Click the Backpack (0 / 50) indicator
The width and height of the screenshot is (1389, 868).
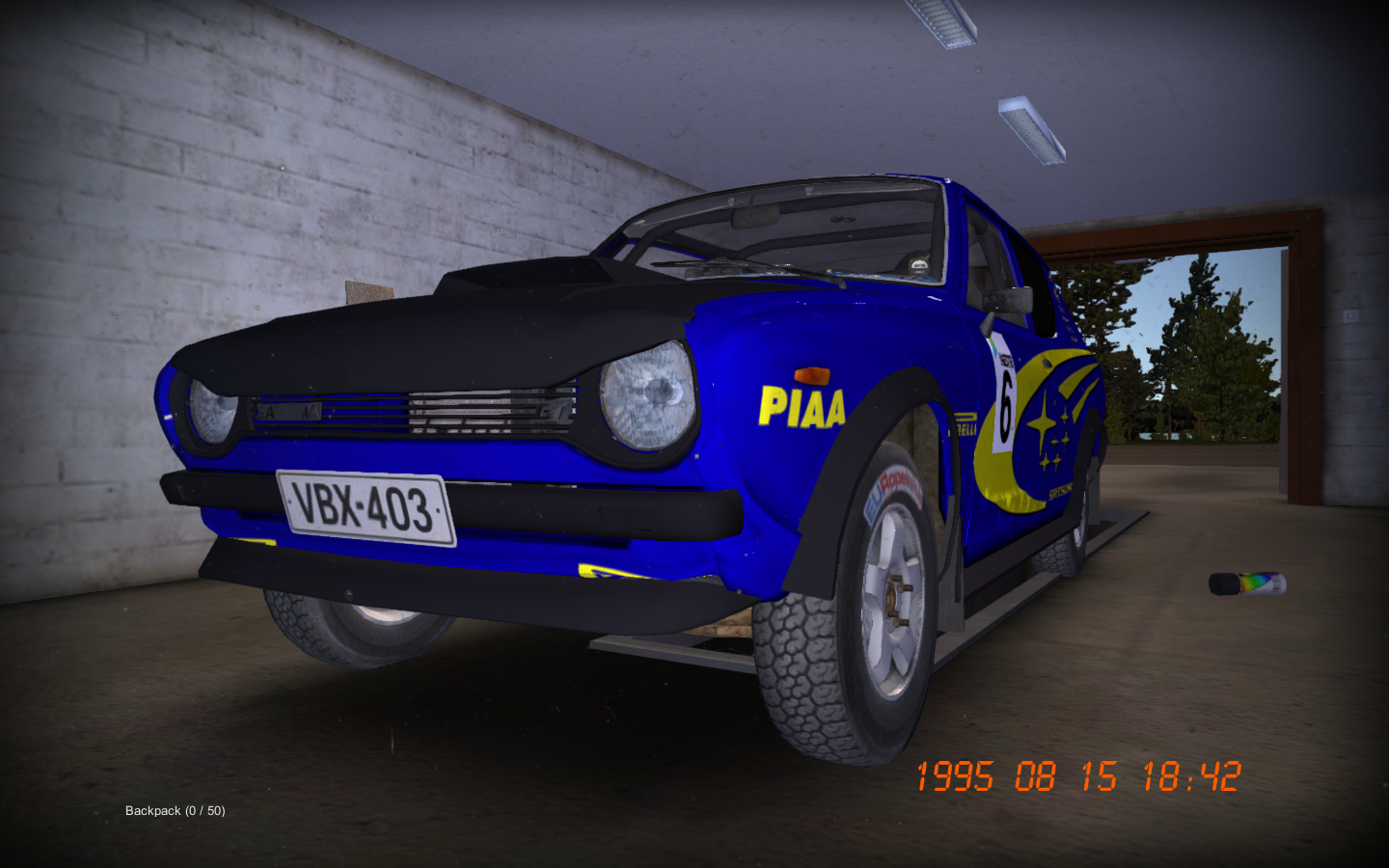(175, 812)
